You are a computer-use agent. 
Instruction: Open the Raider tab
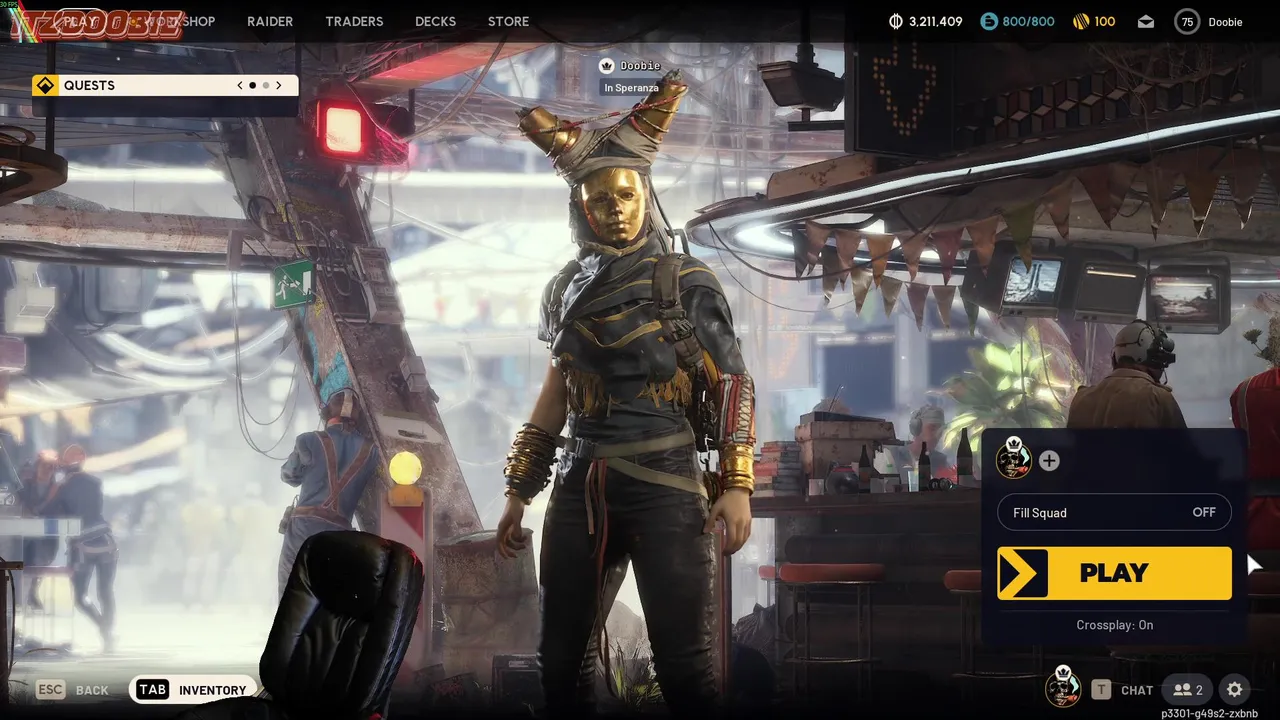click(x=270, y=21)
